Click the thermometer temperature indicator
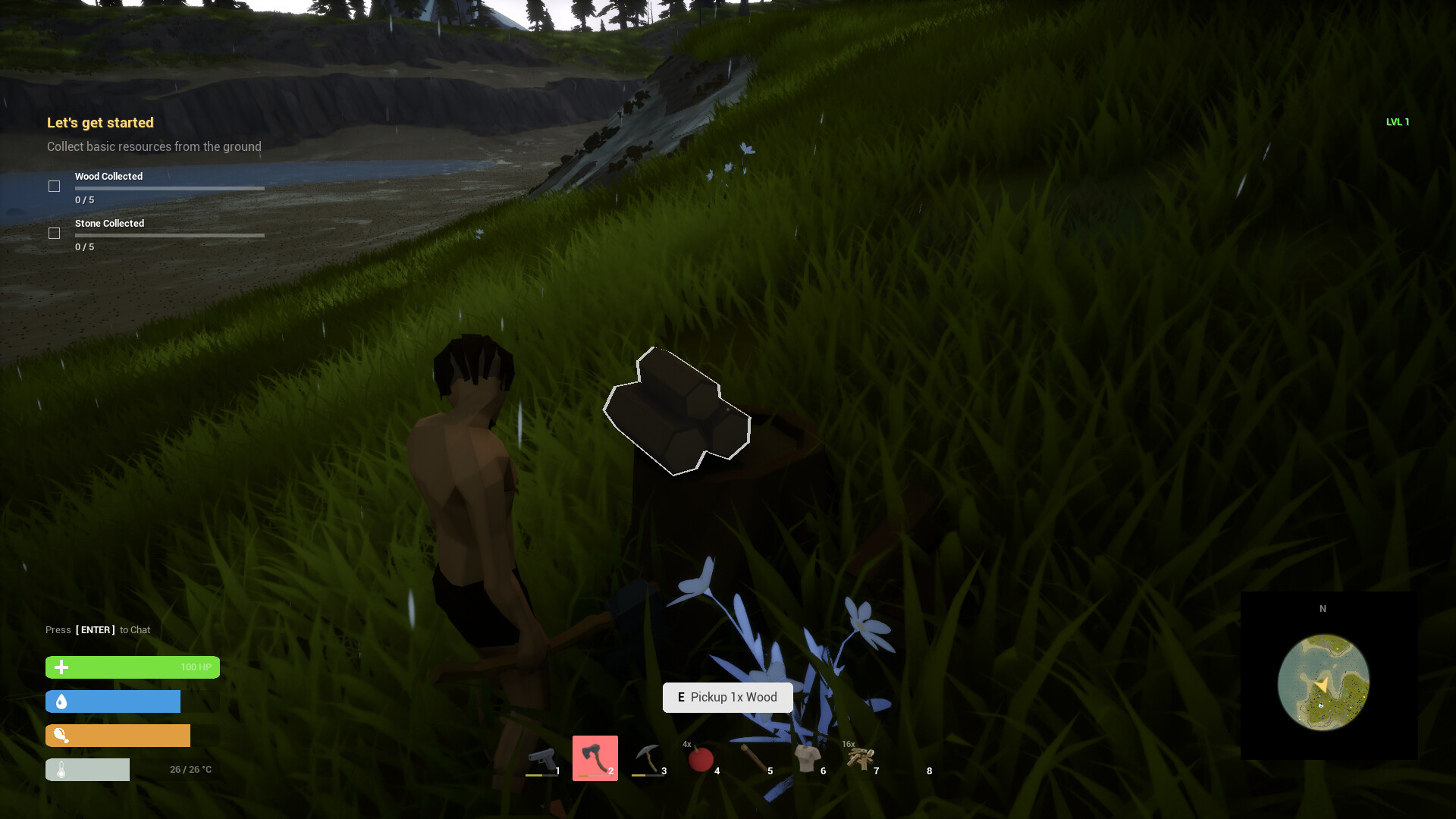The height and width of the screenshot is (819, 1456). (87, 769)
